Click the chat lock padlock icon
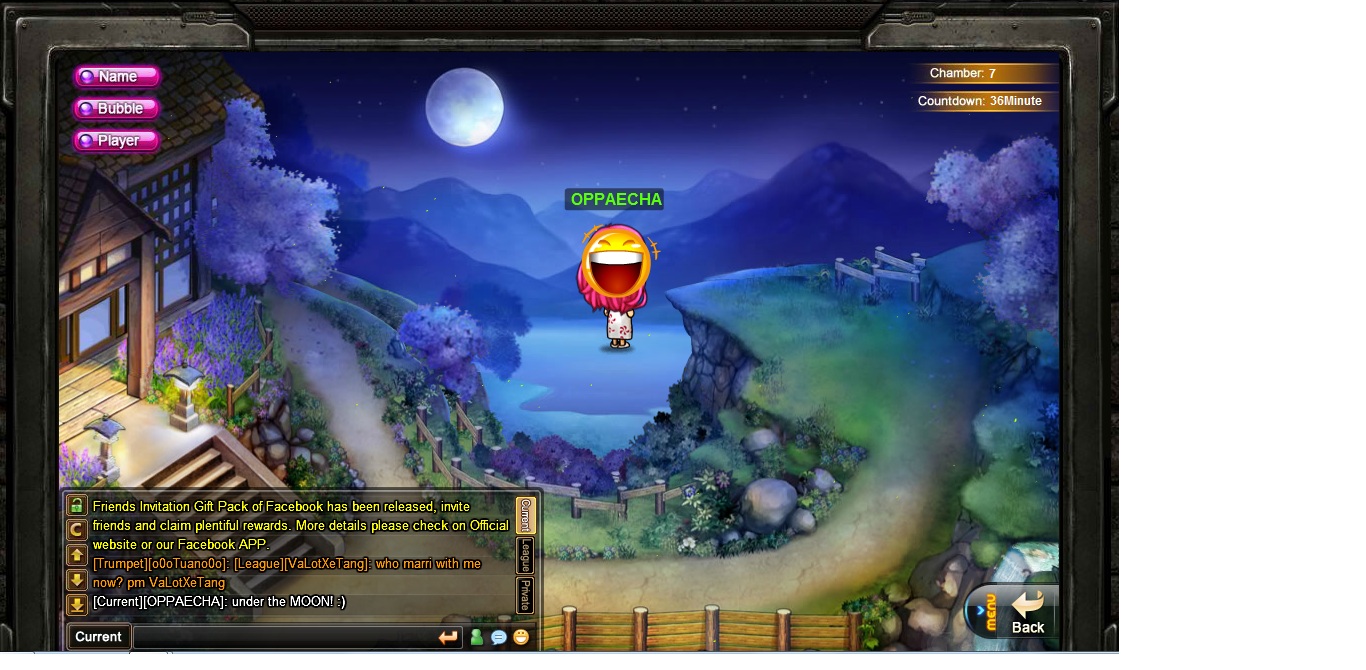 pyautogui.click(x=77, y=505)
